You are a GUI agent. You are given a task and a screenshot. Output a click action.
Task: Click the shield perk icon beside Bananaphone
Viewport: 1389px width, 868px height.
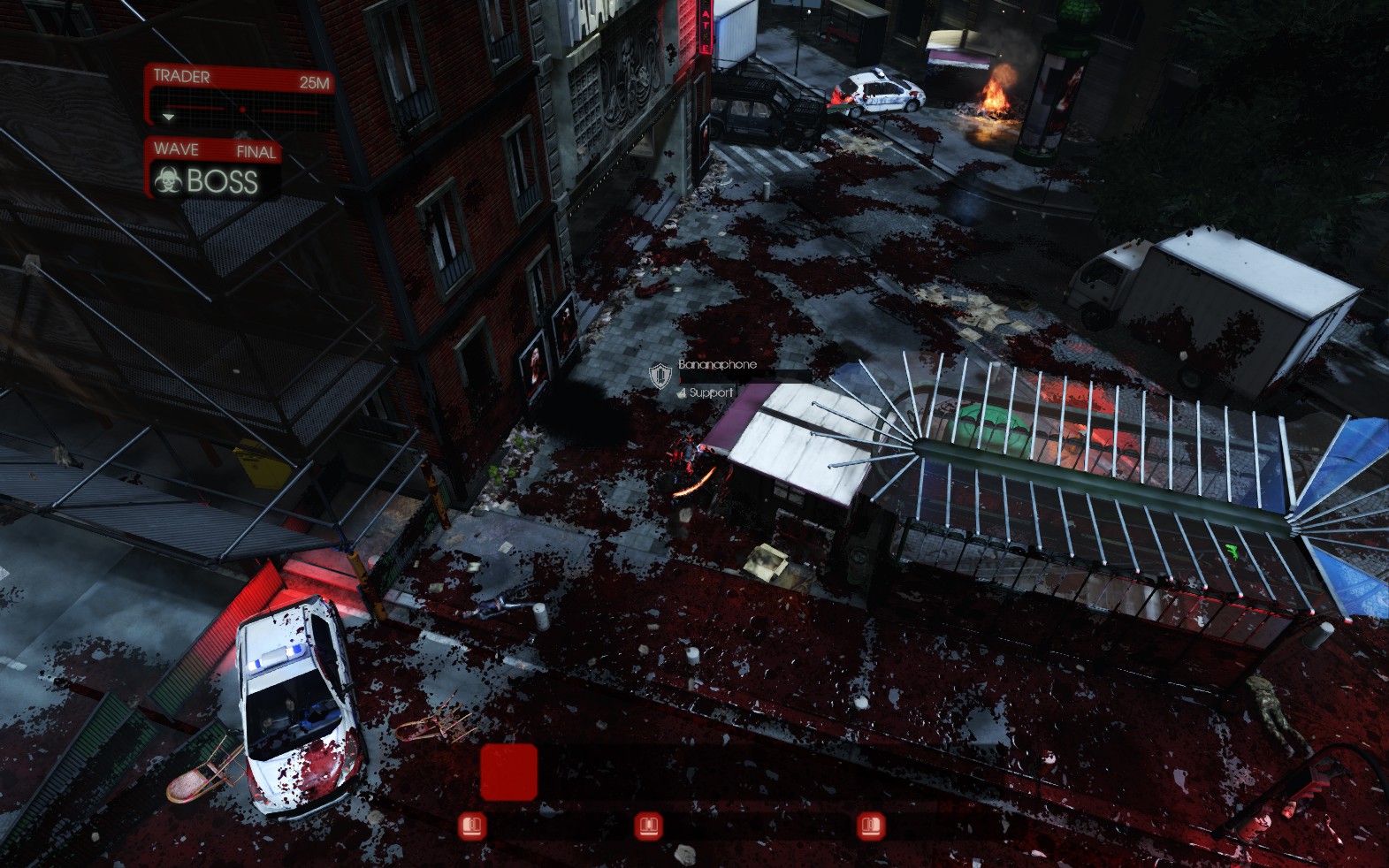(660, 376)
